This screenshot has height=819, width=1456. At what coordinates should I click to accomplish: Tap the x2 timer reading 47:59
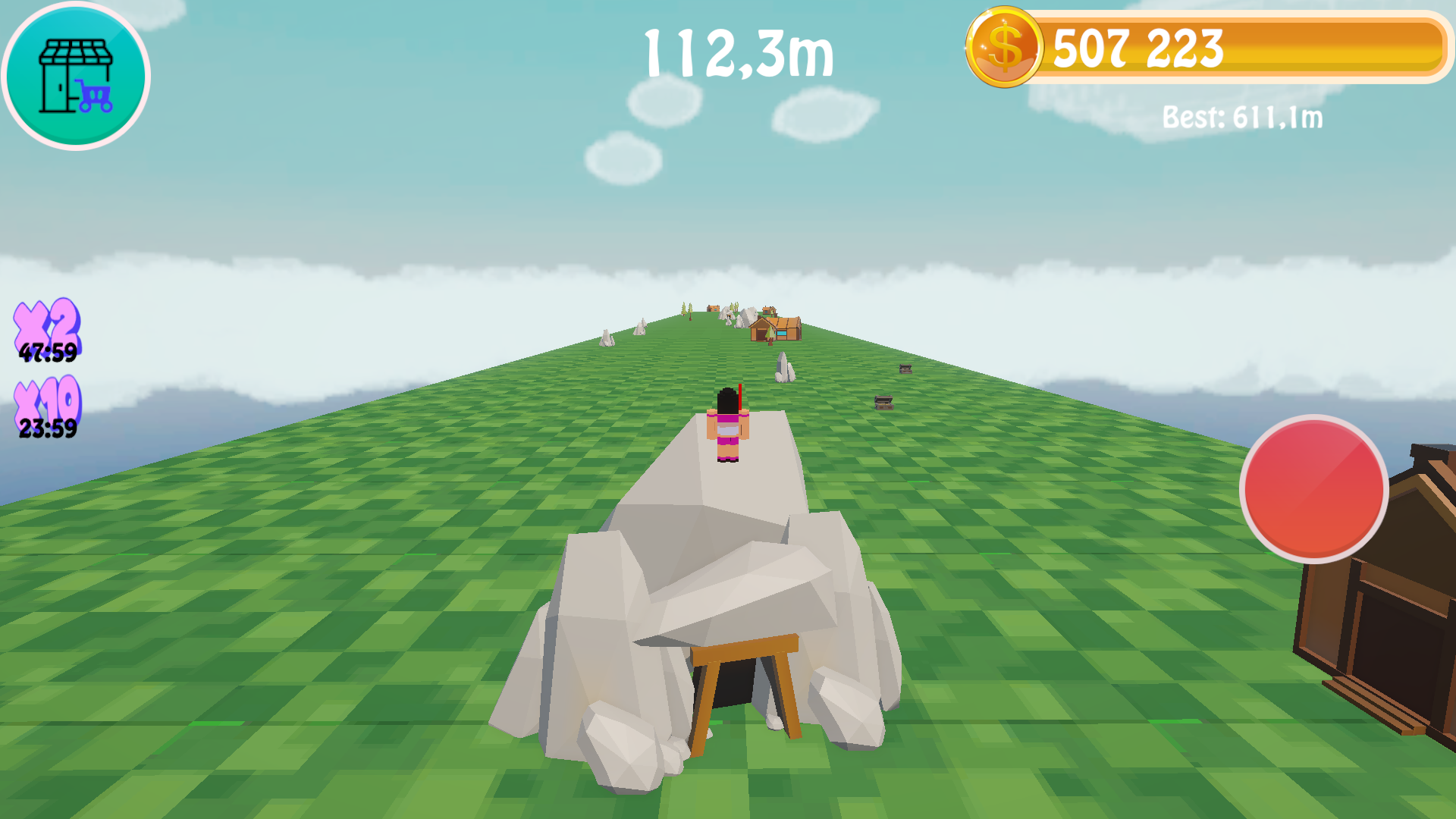click(x=47, y=353)
